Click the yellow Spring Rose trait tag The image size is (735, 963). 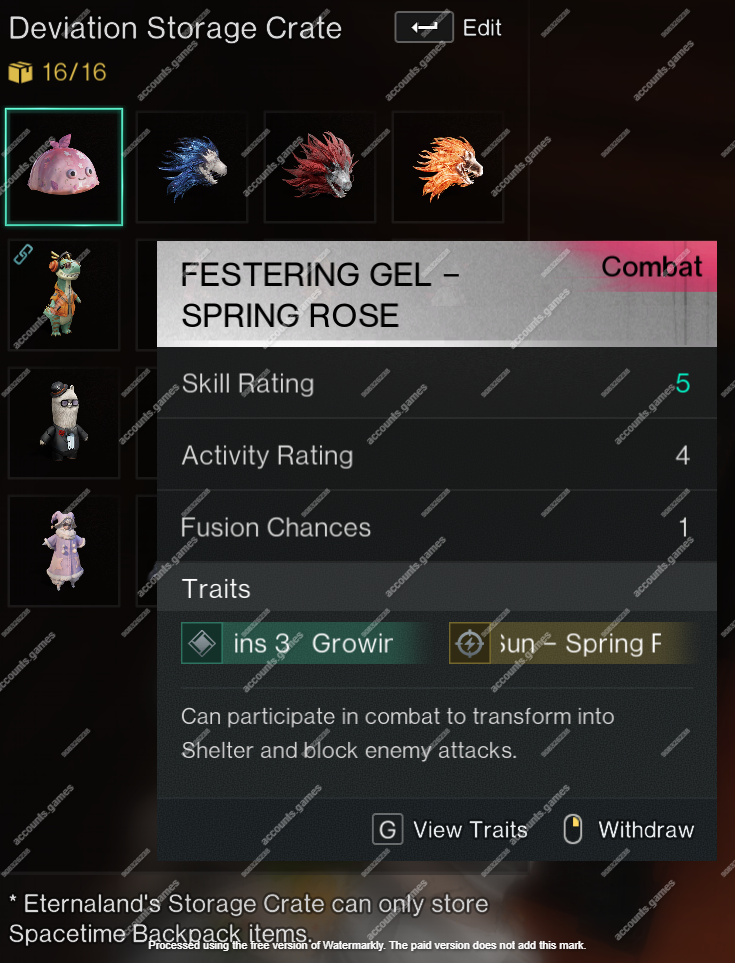coord(569,644)
